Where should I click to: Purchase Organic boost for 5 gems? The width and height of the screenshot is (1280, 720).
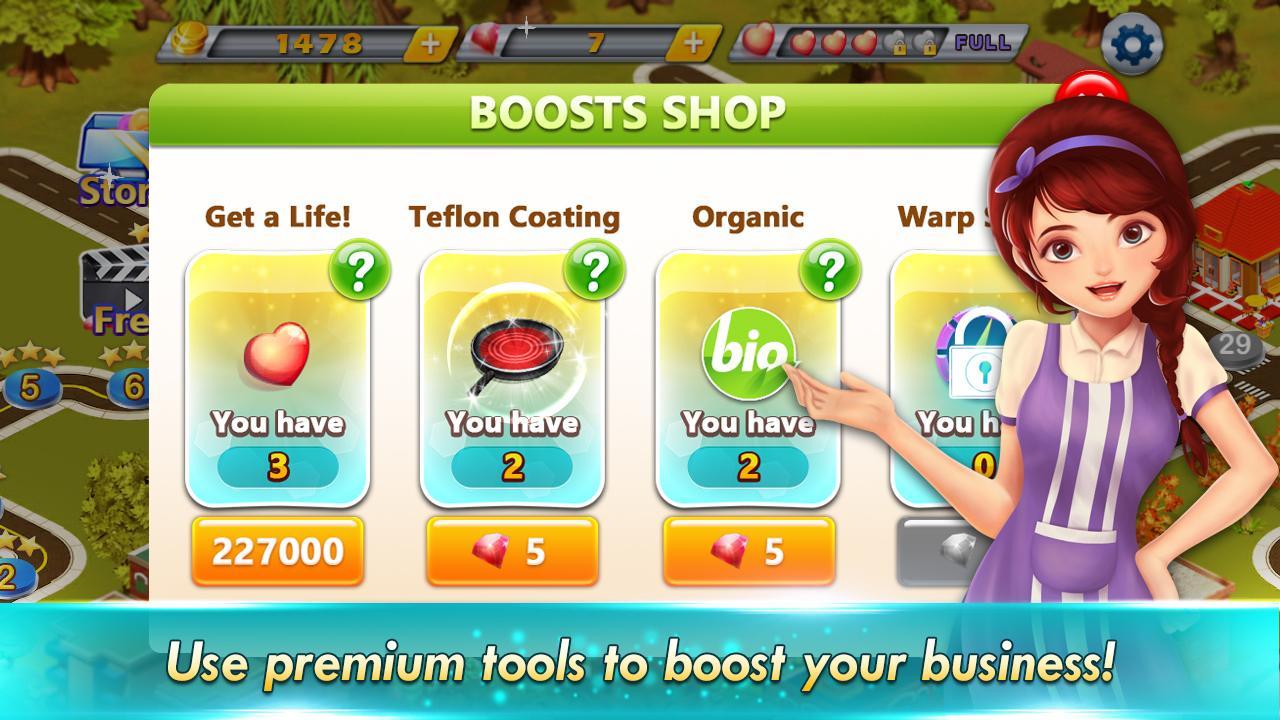pos(749,549)
